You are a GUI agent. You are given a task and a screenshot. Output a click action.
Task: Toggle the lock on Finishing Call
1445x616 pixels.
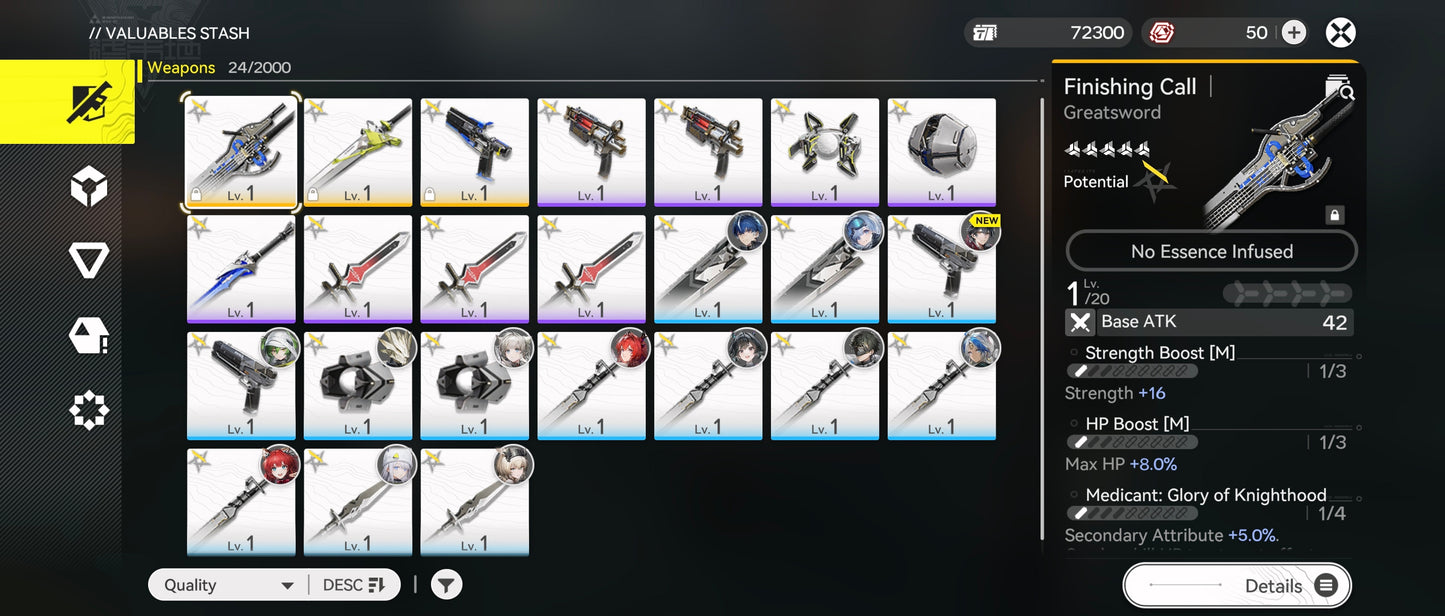click(x=1334, y=215)
